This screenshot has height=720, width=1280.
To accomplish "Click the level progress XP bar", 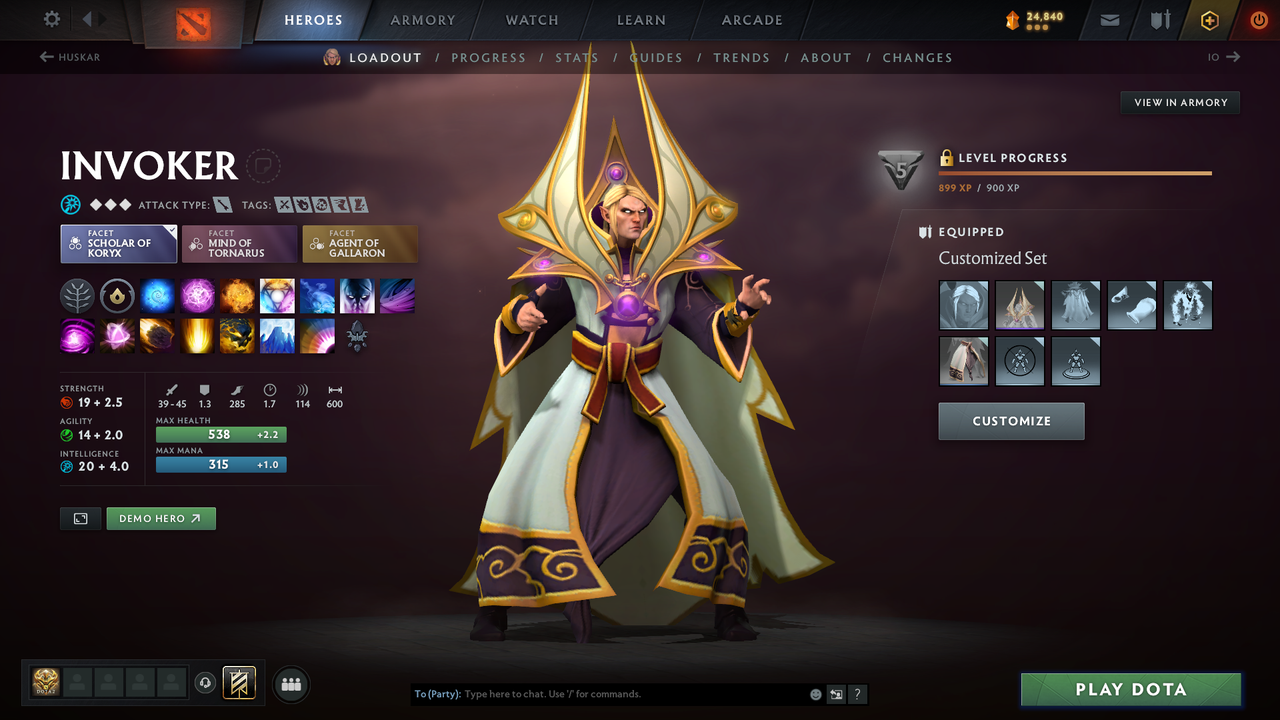I will pyautogui.click(x=1075, y=172).
